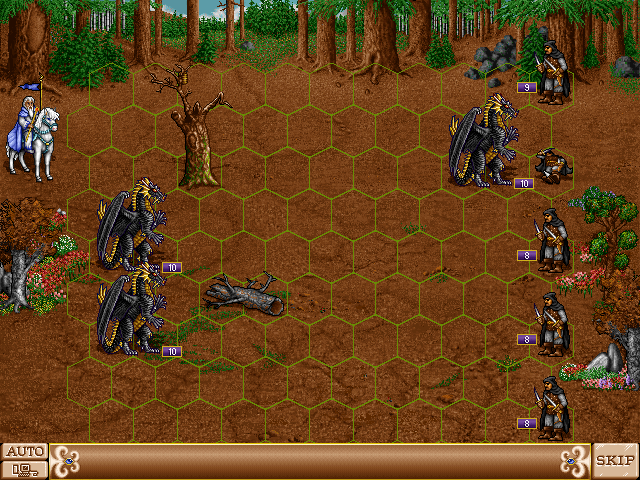Enable AUTO combat mode

click(x=24, y=451)
